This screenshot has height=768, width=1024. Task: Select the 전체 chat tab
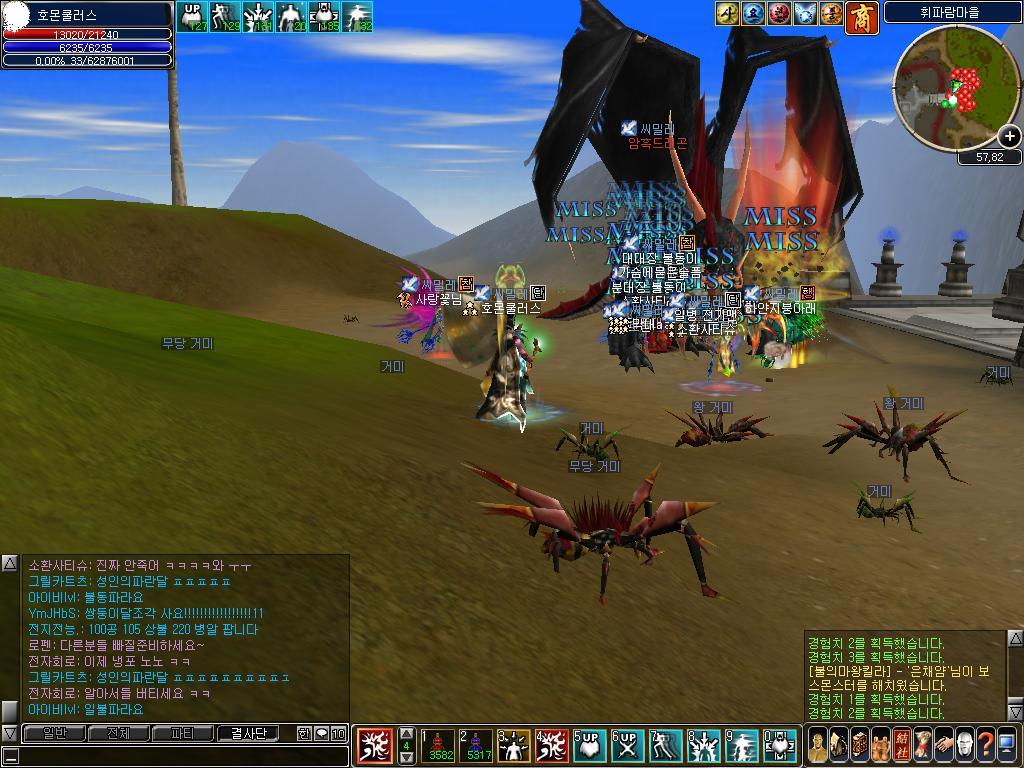click(x=118, y=733)
